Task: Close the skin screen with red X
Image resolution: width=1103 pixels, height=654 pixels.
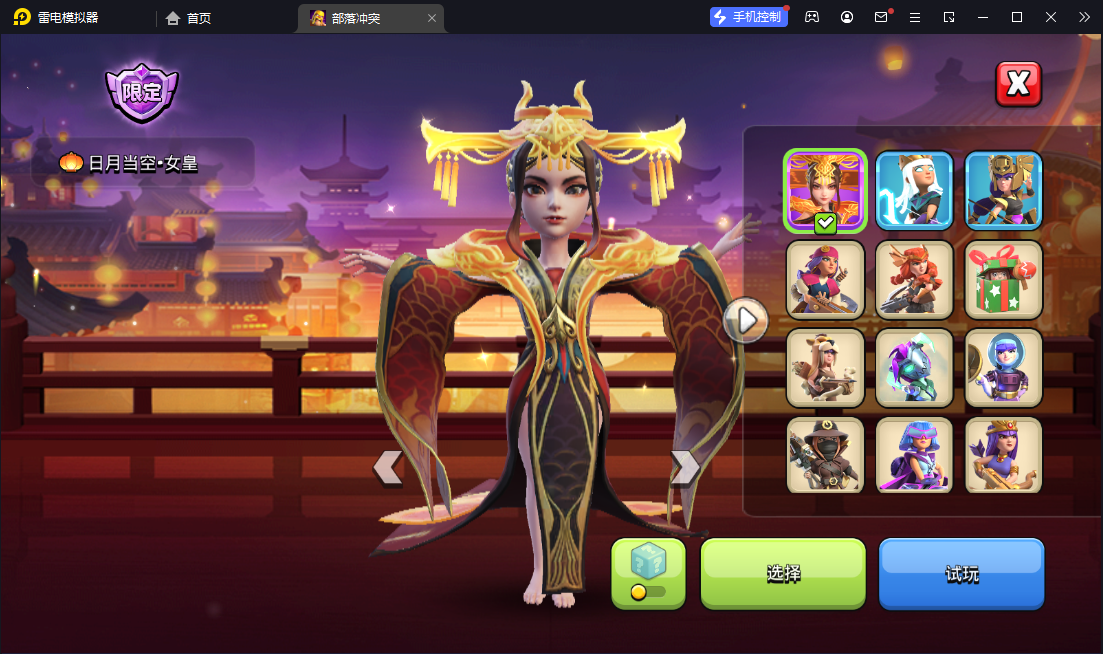Action: [x=1018, y=84]
